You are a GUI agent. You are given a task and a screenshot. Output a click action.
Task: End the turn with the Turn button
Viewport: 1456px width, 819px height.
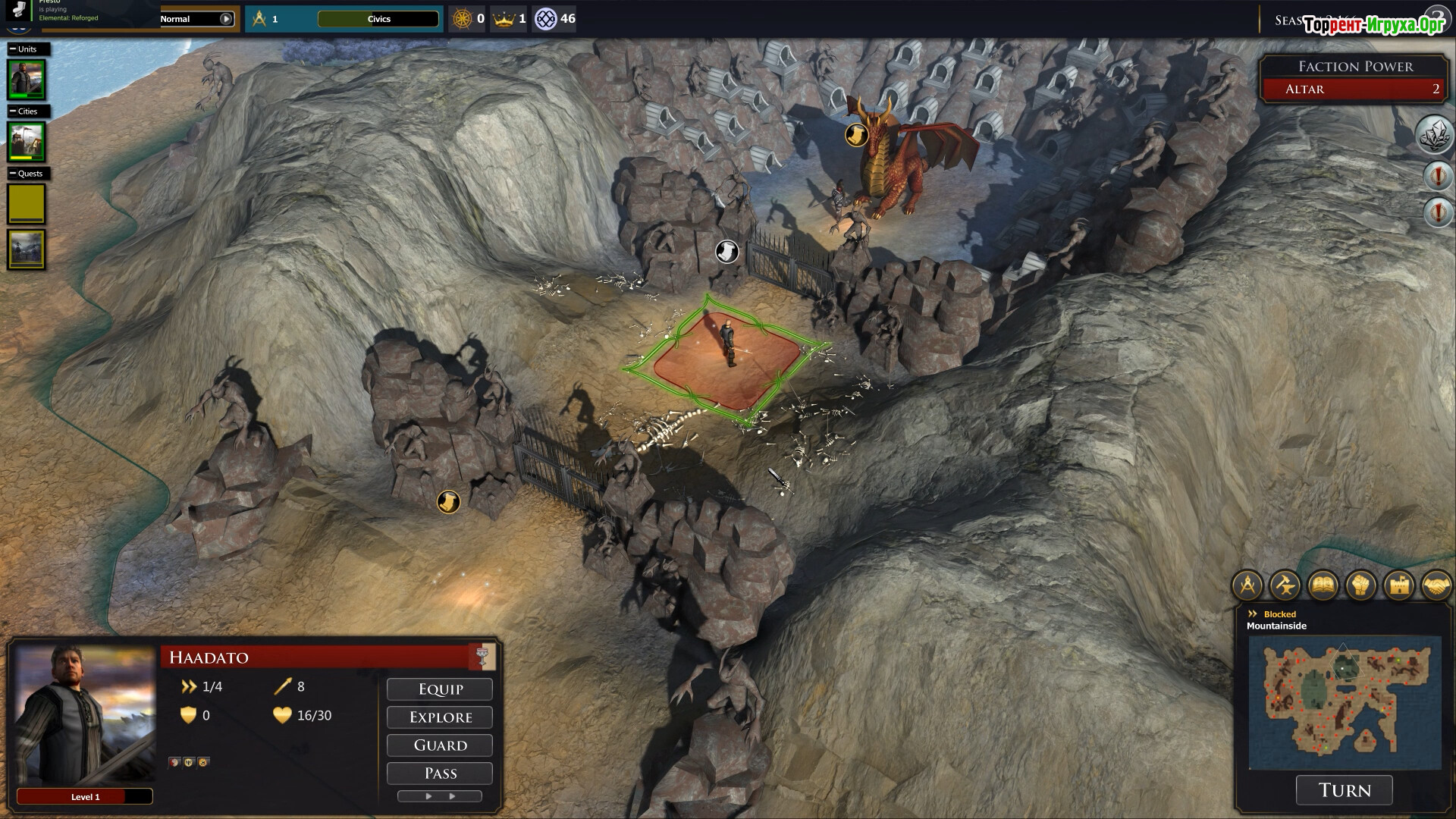pyautogui.click(x=1344, y=790)
